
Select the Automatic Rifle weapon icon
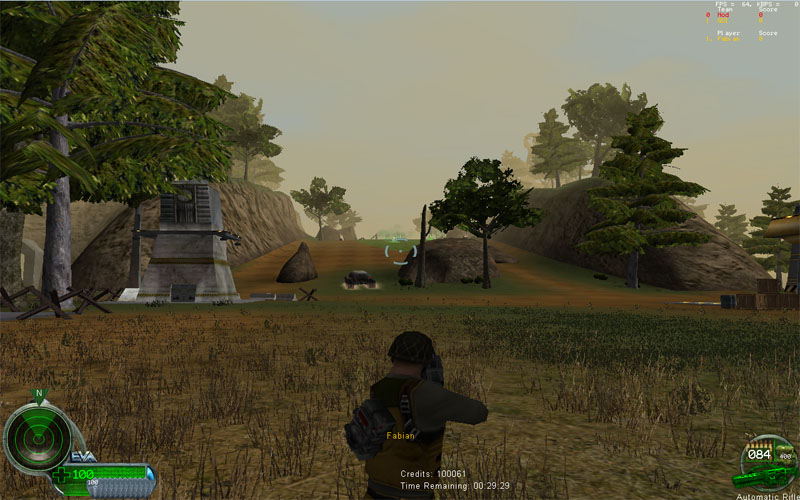pos(764,477)
